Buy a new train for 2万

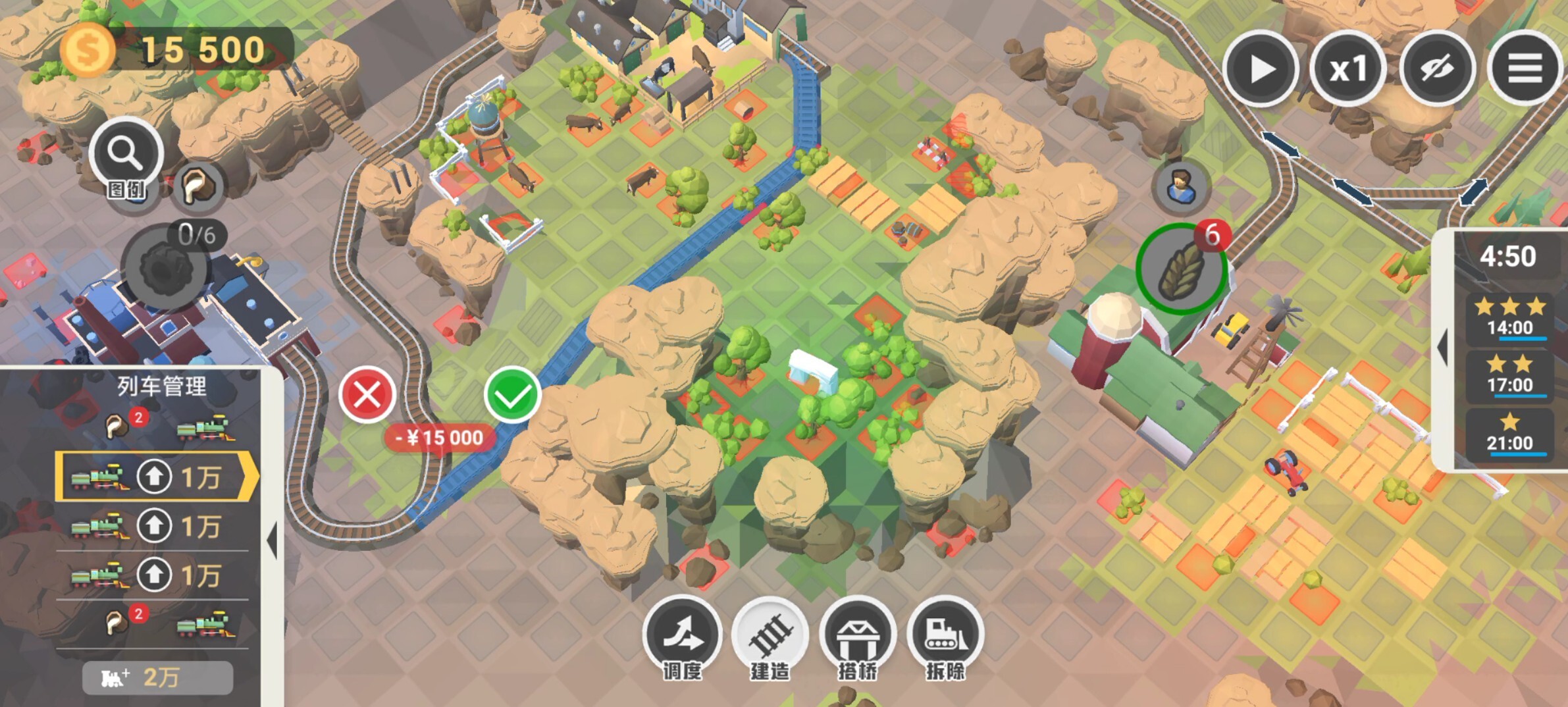[x=157, y=677]
